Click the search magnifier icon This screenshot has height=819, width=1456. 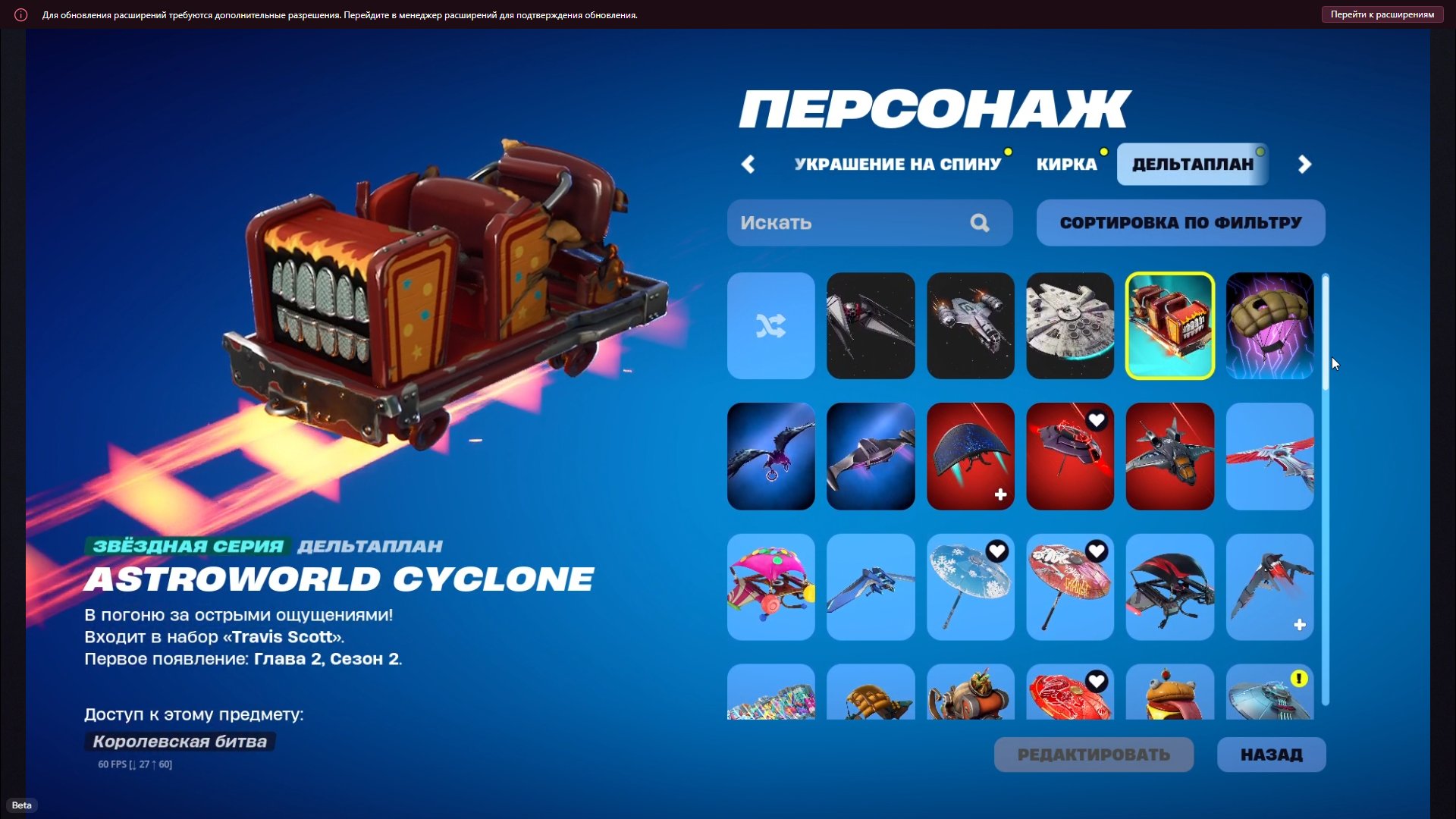(x=980, y=223)
